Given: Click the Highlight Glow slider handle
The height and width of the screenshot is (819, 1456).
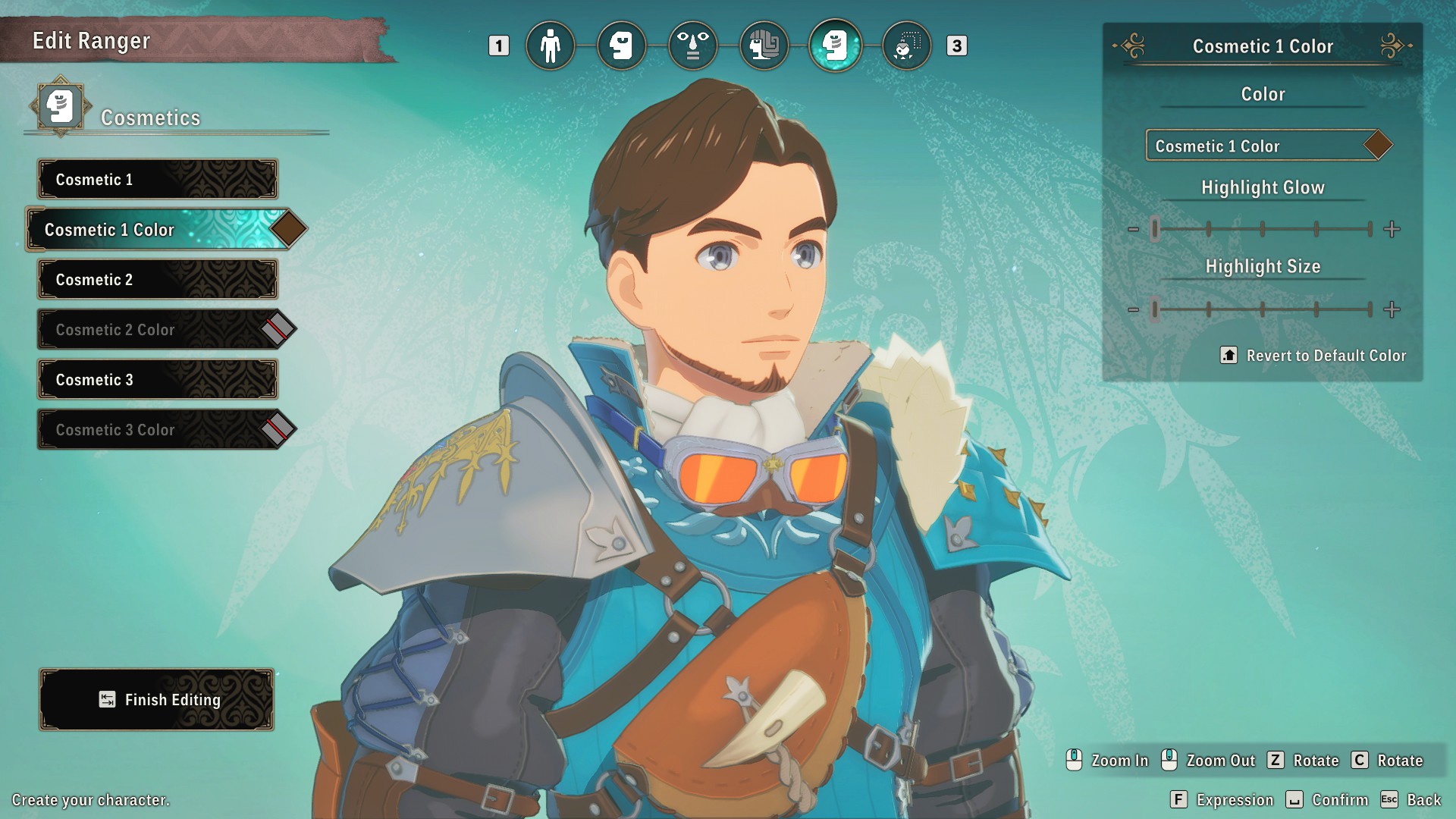Looking at the screenshot, I should (x=1155, y=228).
